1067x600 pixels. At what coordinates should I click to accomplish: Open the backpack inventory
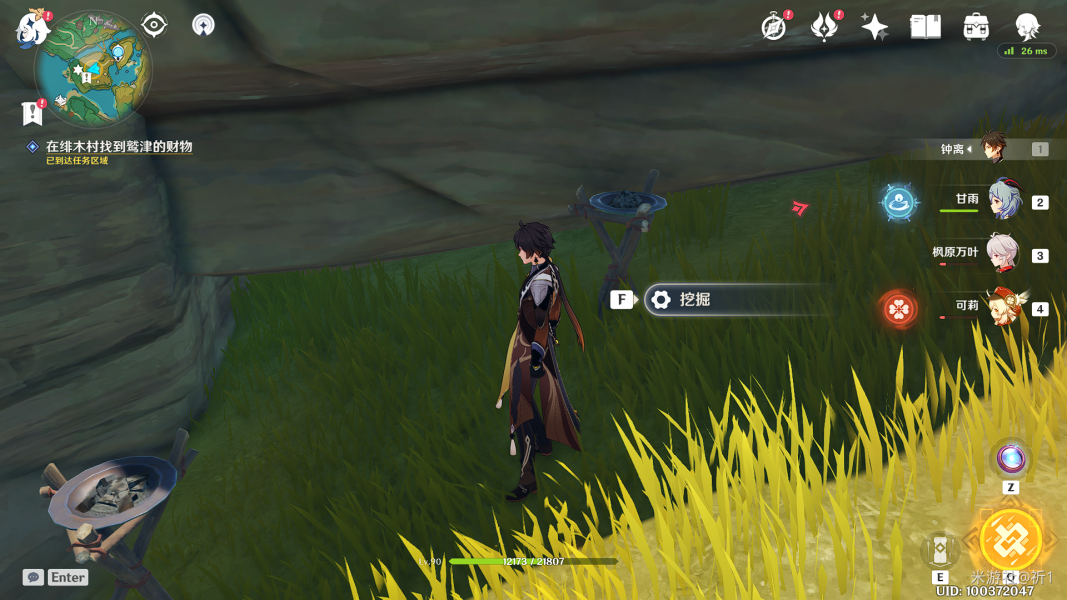[x=976, y=27]
